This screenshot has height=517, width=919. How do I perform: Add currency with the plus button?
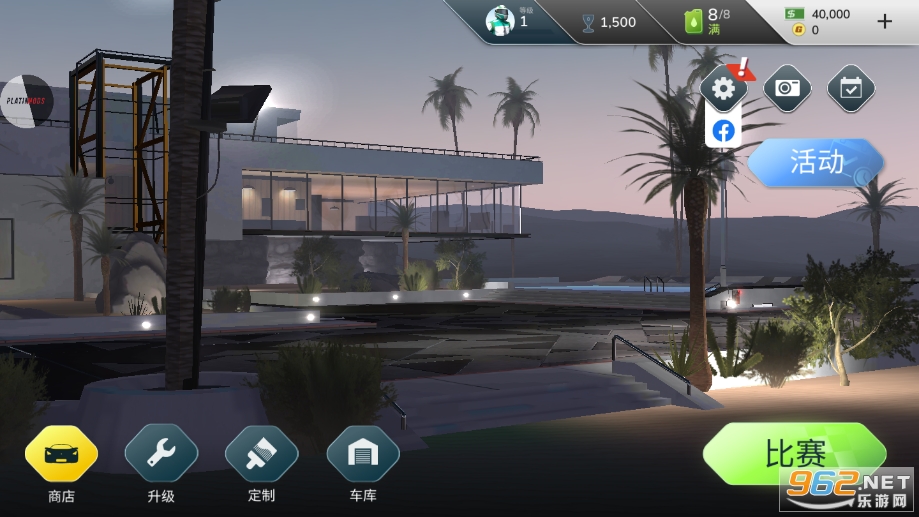884,21
